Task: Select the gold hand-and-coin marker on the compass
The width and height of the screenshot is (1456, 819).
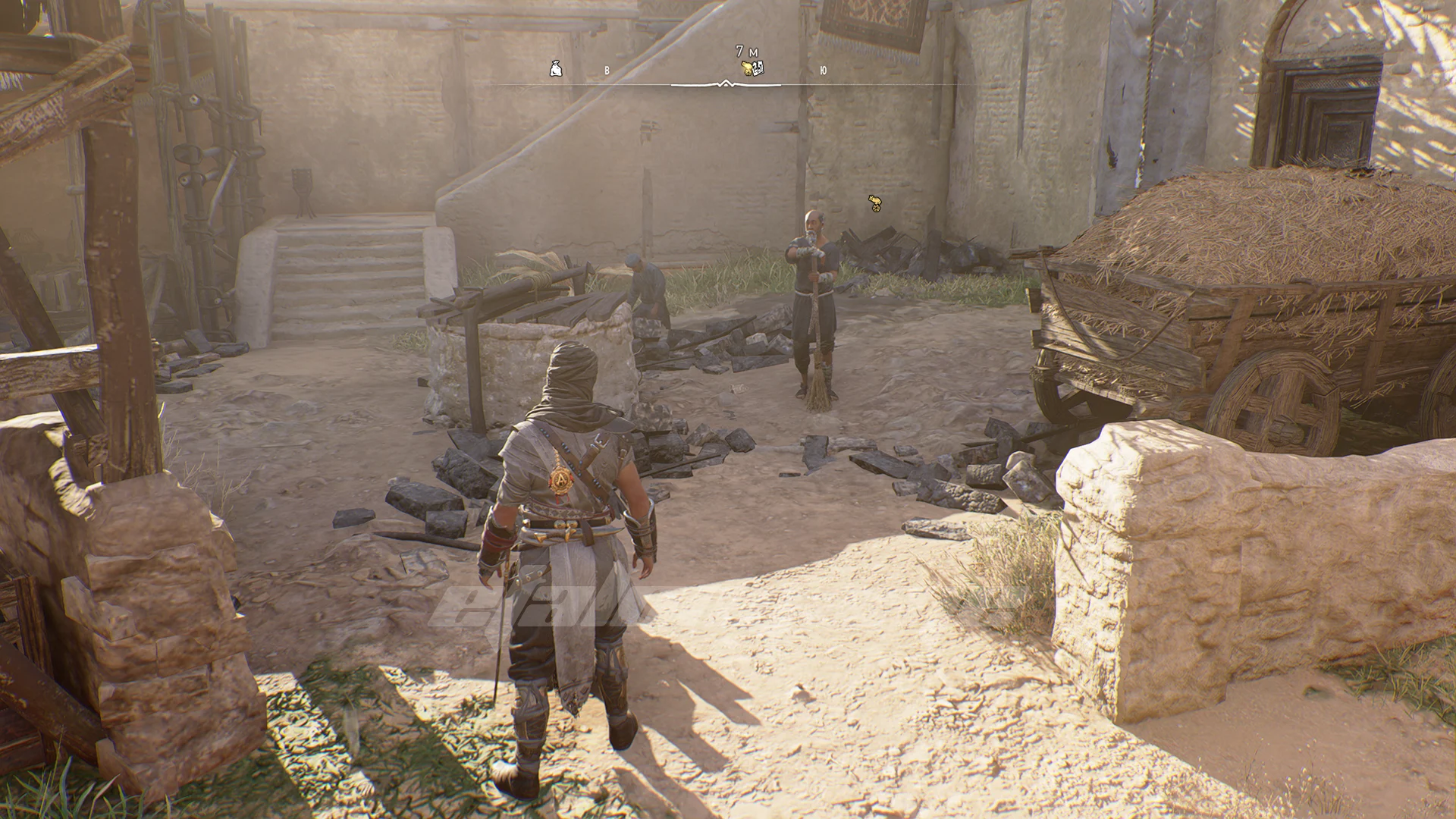Action: (x=747, y=69)
